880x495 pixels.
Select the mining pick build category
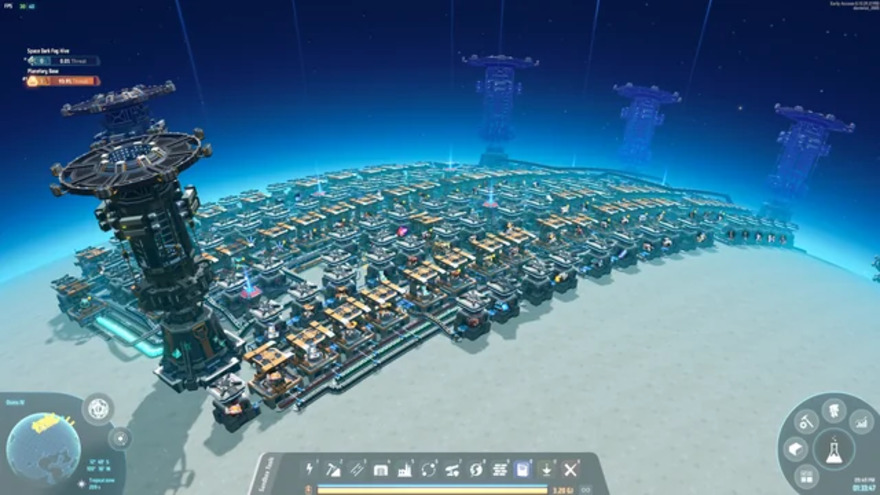pyautogui.click(x=334, y=469)
